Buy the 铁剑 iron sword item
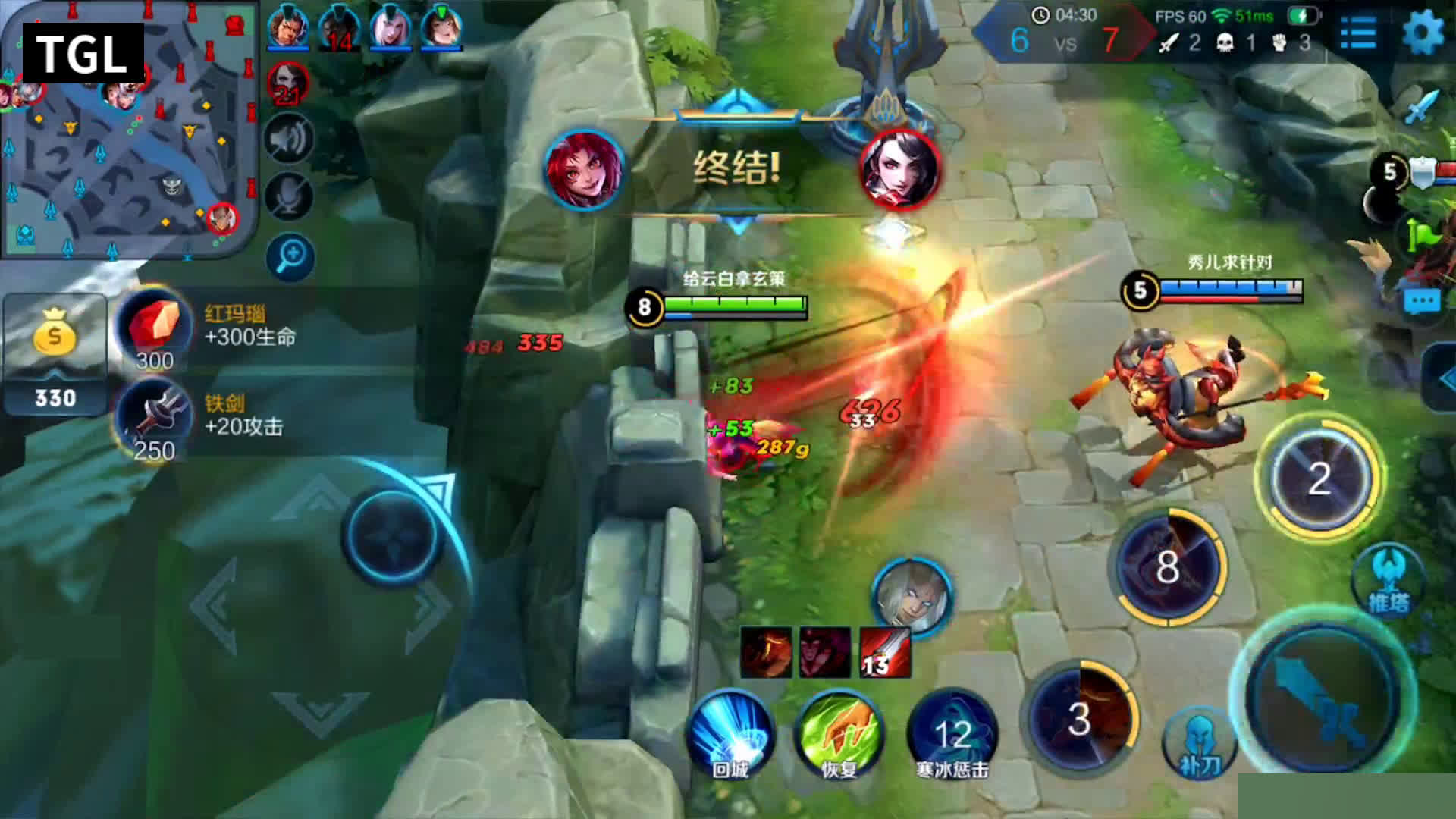Viewport: 1456px width, 819px height. pyautogui.click(x=155, y=419)
